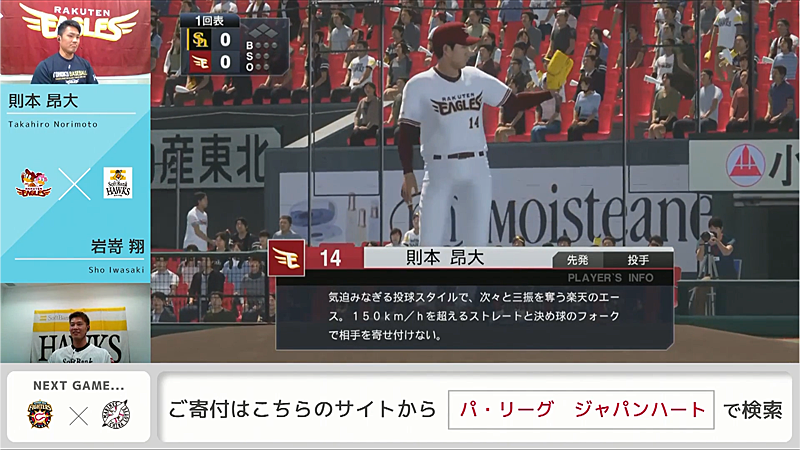
Task: Click the パ・リーグ ジャパンハート search box
Action: (x=580, y=410)
